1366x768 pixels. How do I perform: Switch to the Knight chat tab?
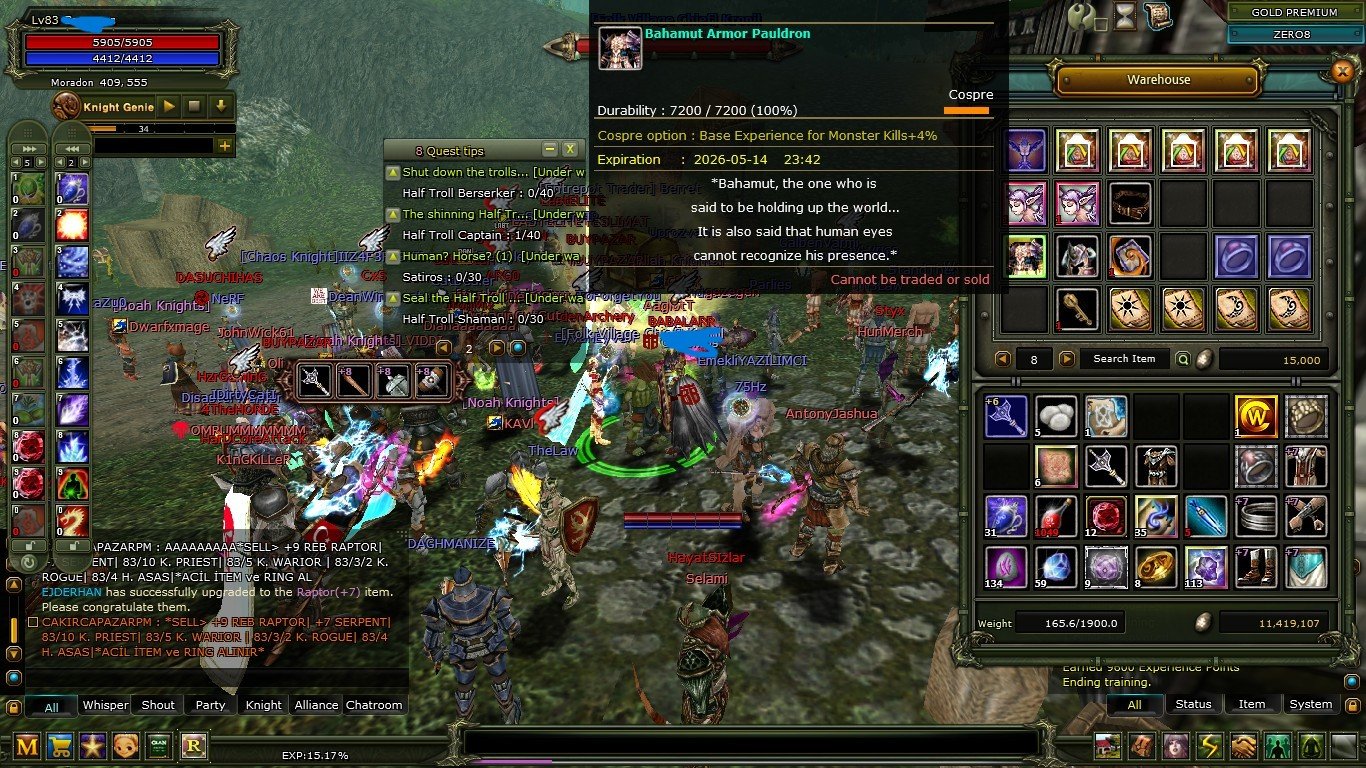(263, 705)
